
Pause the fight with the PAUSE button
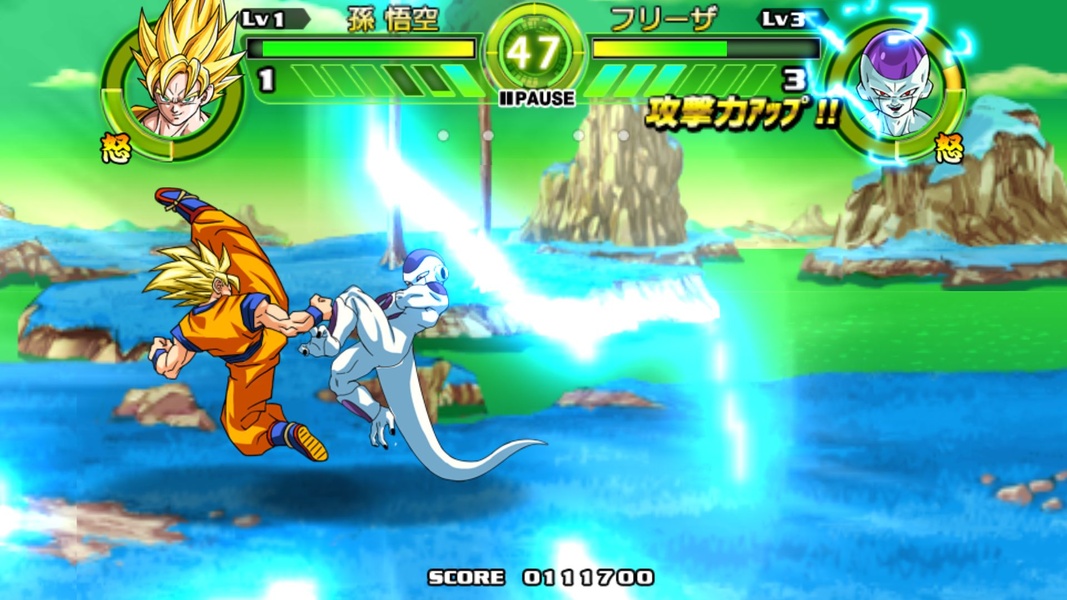(537, 98)
